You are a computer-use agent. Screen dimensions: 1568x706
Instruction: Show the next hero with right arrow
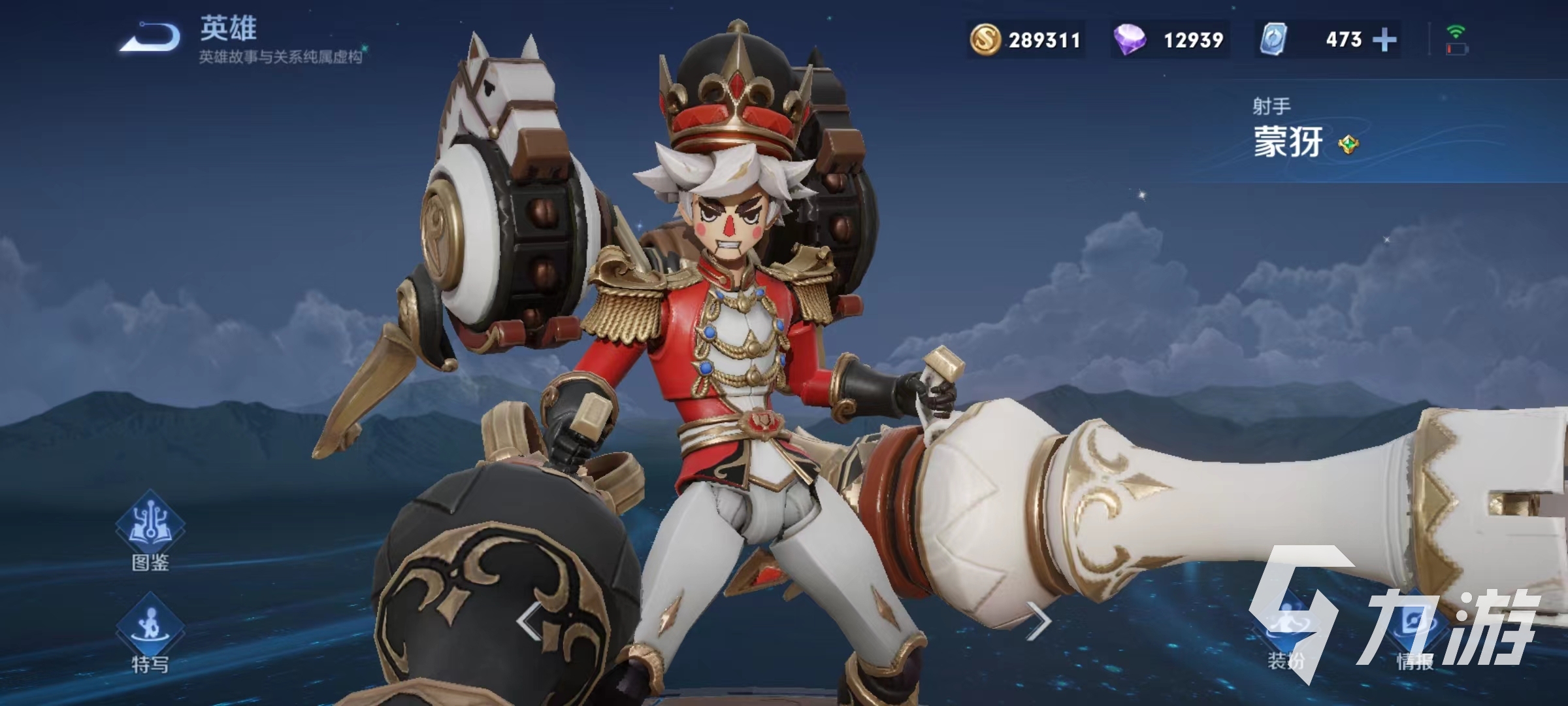[x=1037, y=620]
